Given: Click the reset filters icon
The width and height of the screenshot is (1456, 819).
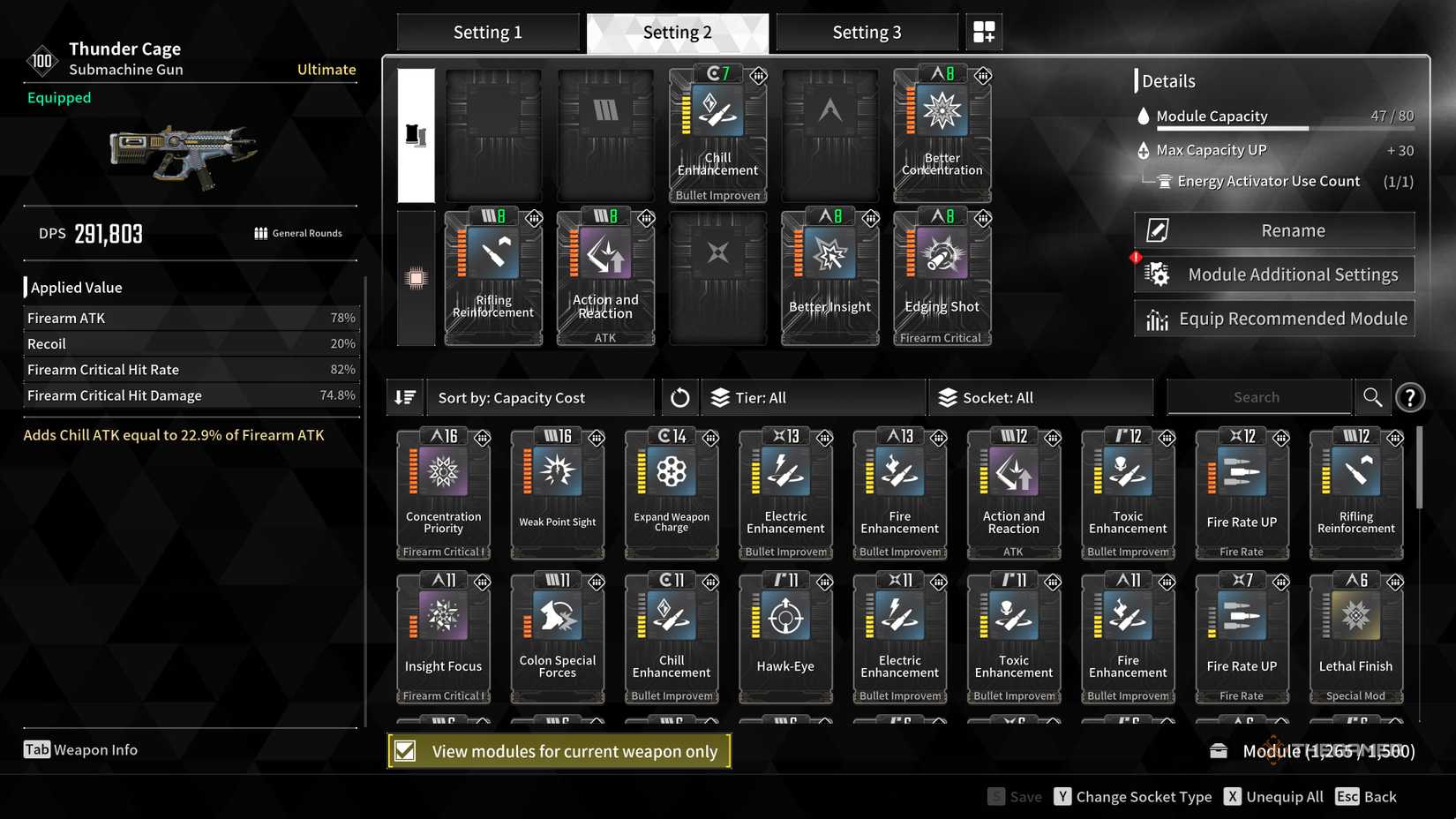Looking at the screenshot, I should (679, 397).
